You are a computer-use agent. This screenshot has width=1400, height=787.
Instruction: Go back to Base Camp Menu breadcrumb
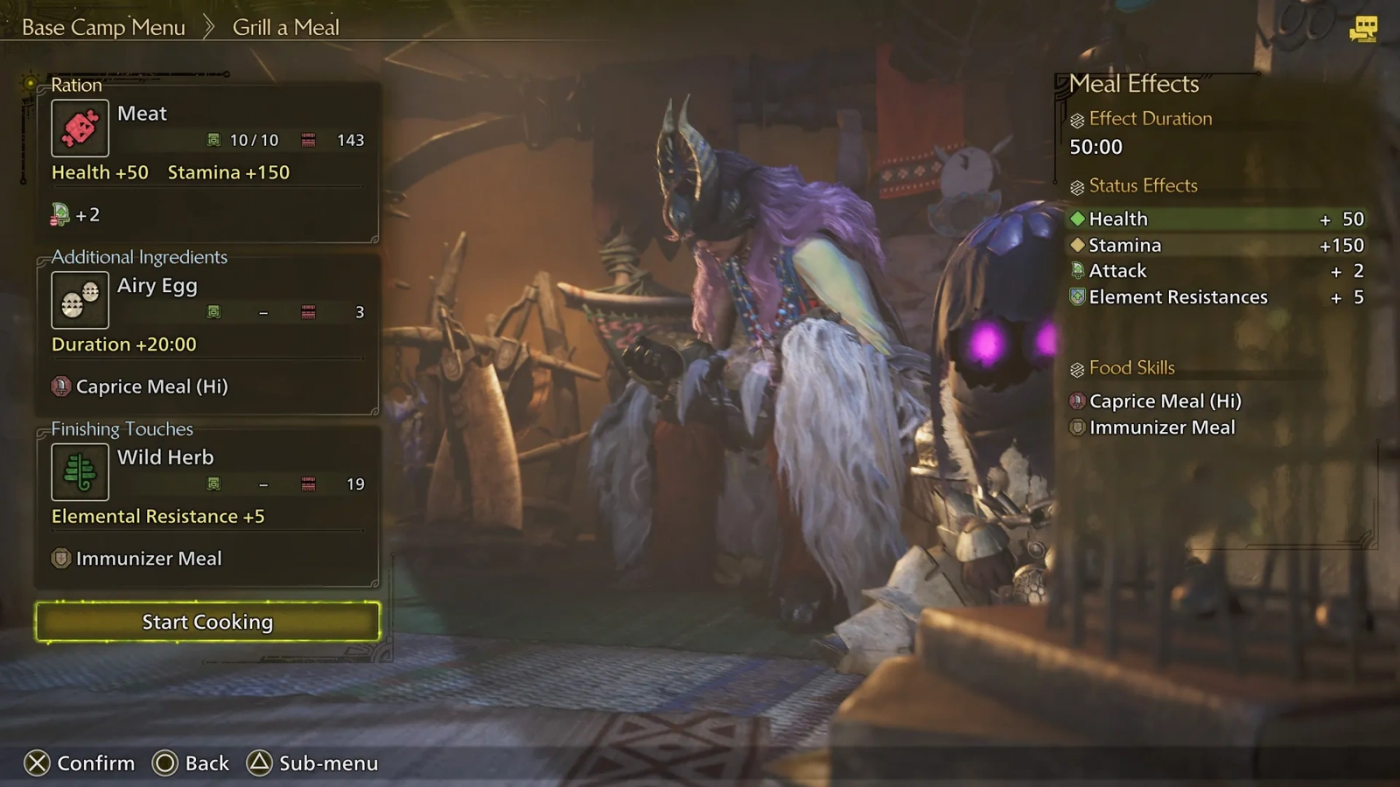coord(103,27)
